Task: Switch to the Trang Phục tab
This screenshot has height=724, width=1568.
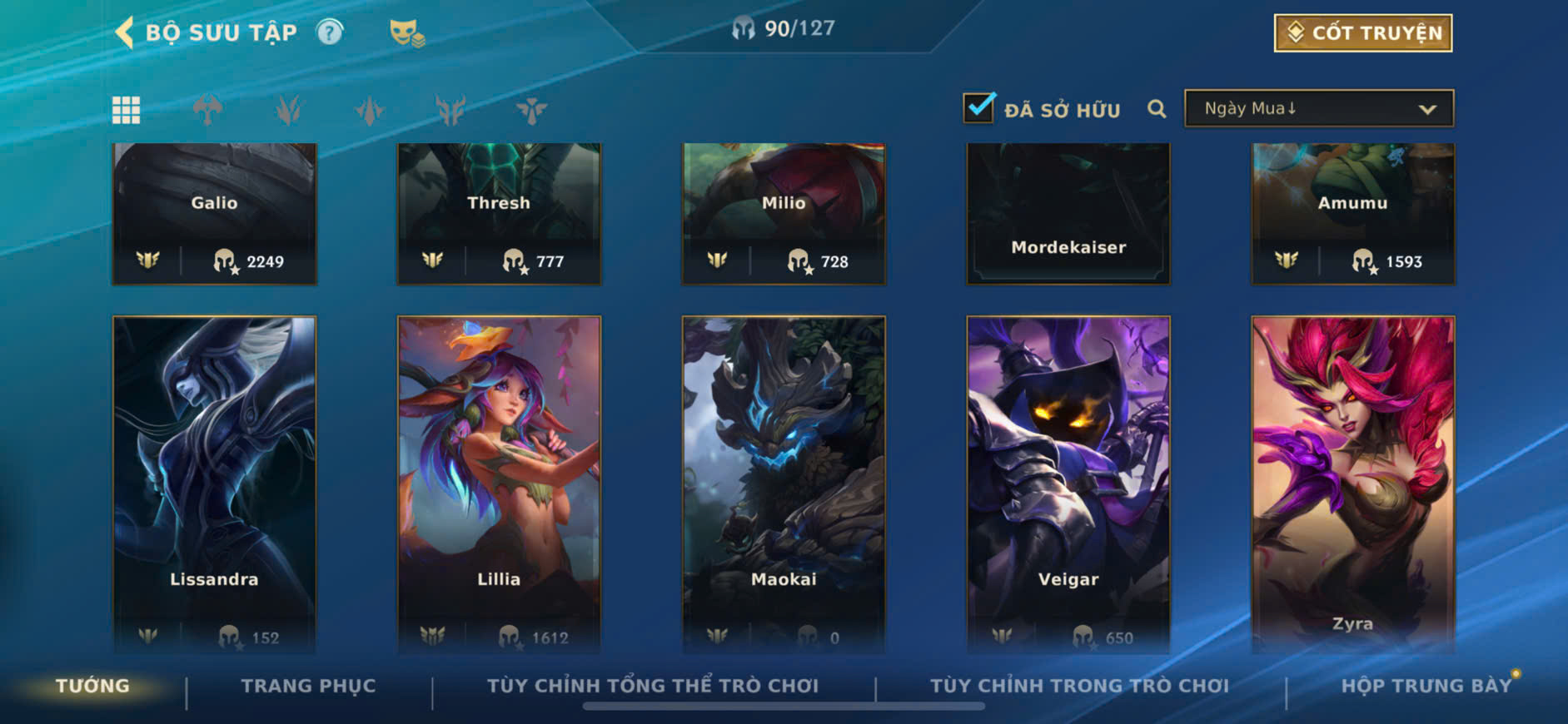Action: pos(308,686)
